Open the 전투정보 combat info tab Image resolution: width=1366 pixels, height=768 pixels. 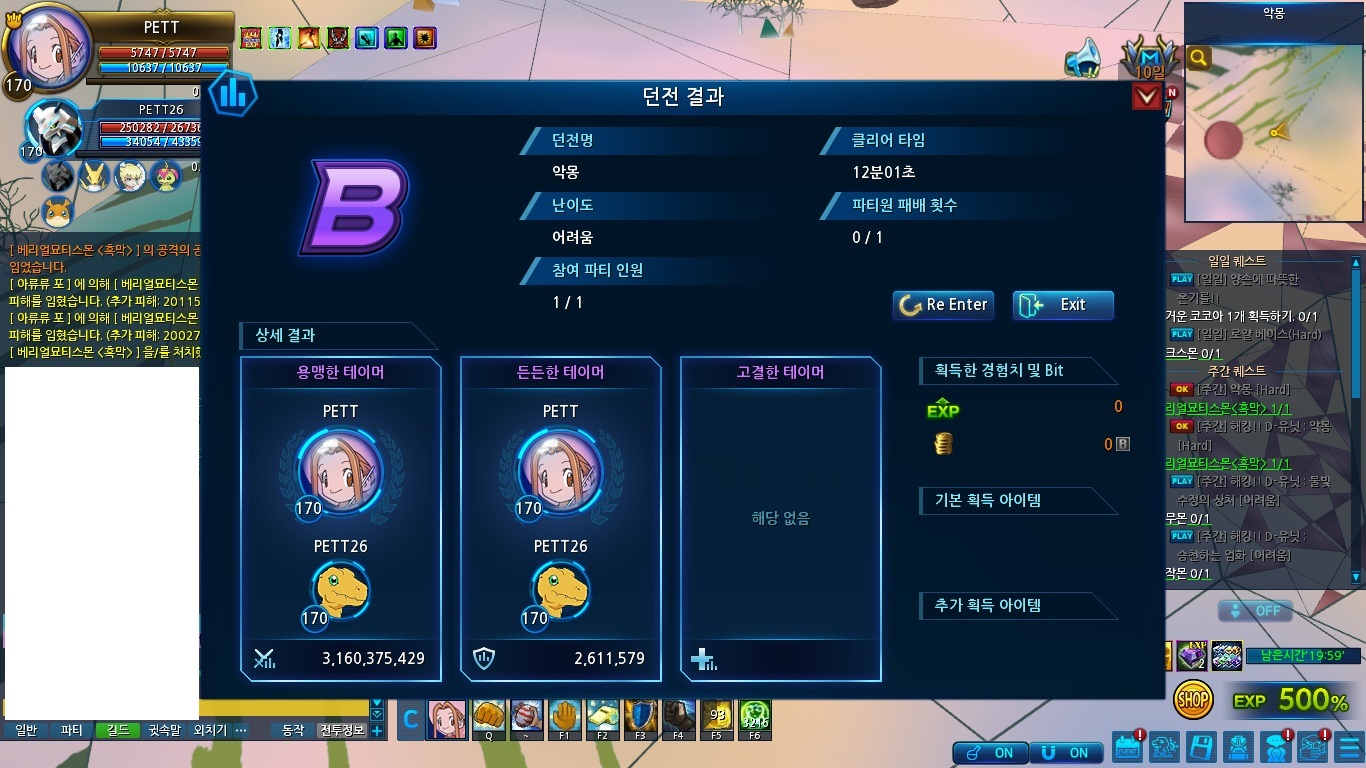342,730
